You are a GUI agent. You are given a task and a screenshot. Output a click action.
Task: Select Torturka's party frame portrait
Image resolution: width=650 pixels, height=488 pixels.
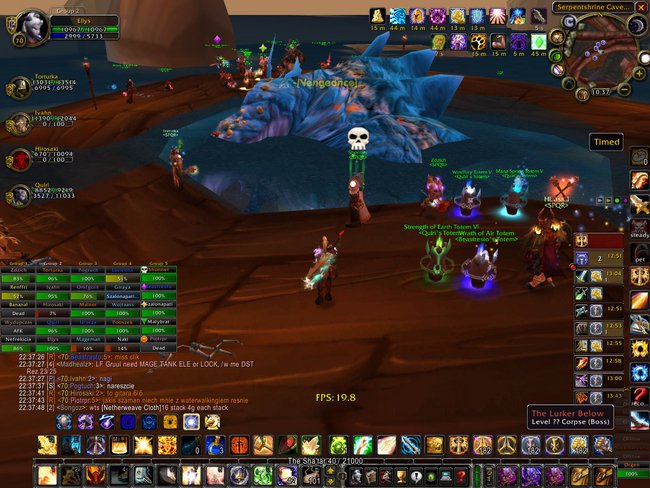[x=18, y=89]
